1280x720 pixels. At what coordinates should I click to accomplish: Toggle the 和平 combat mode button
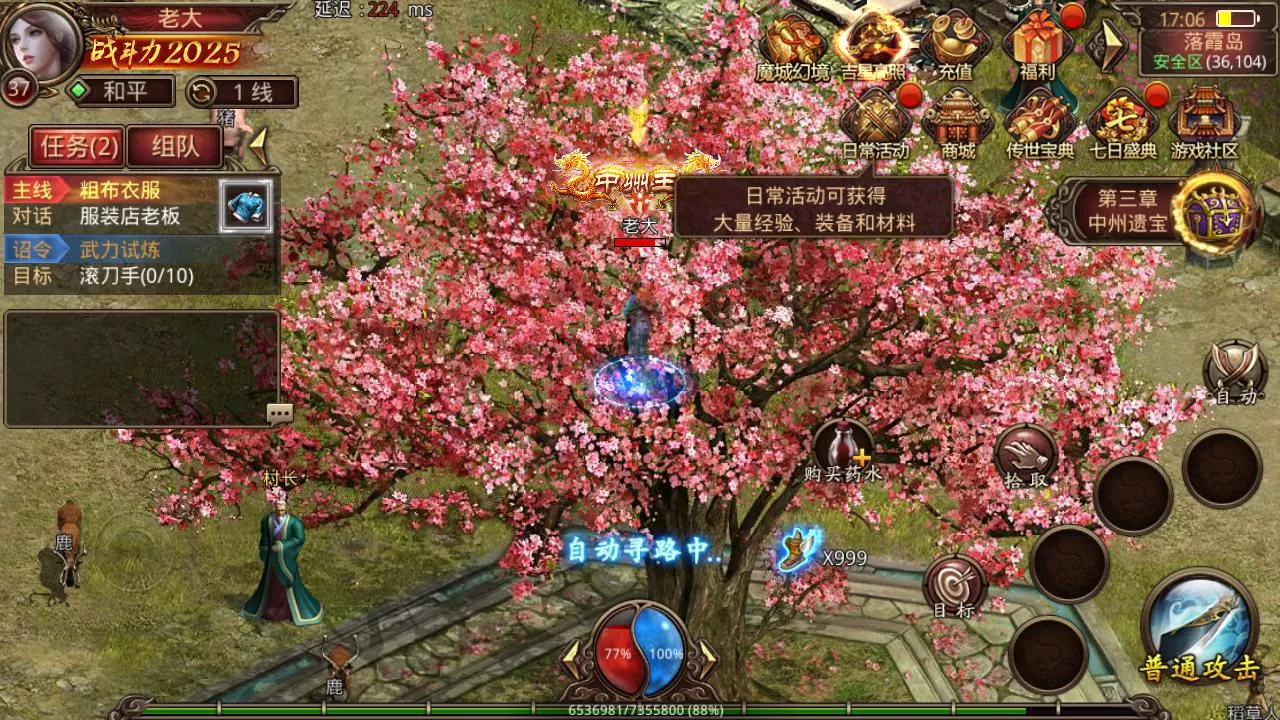point(118,92)
